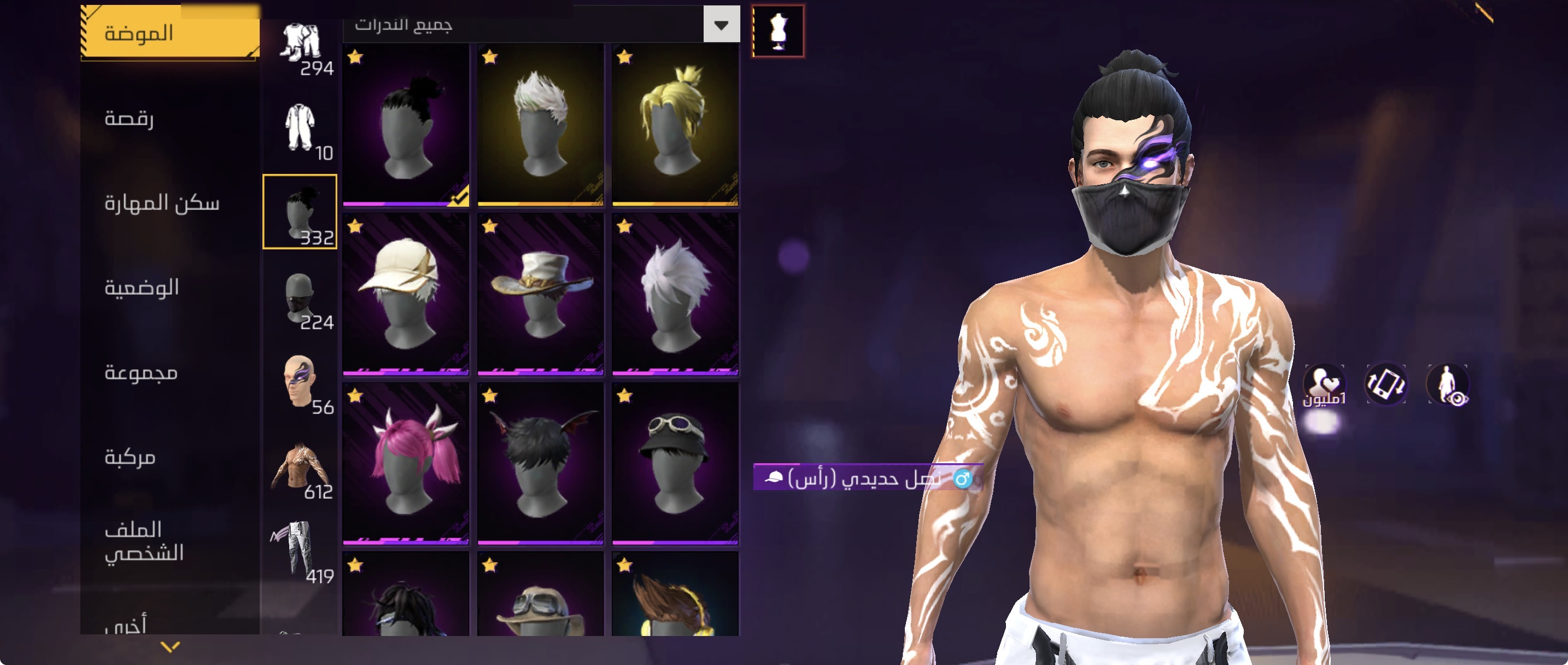The image size is (1568, 665).
Task: Select the pink pigtails hair item
Action: 406,463
